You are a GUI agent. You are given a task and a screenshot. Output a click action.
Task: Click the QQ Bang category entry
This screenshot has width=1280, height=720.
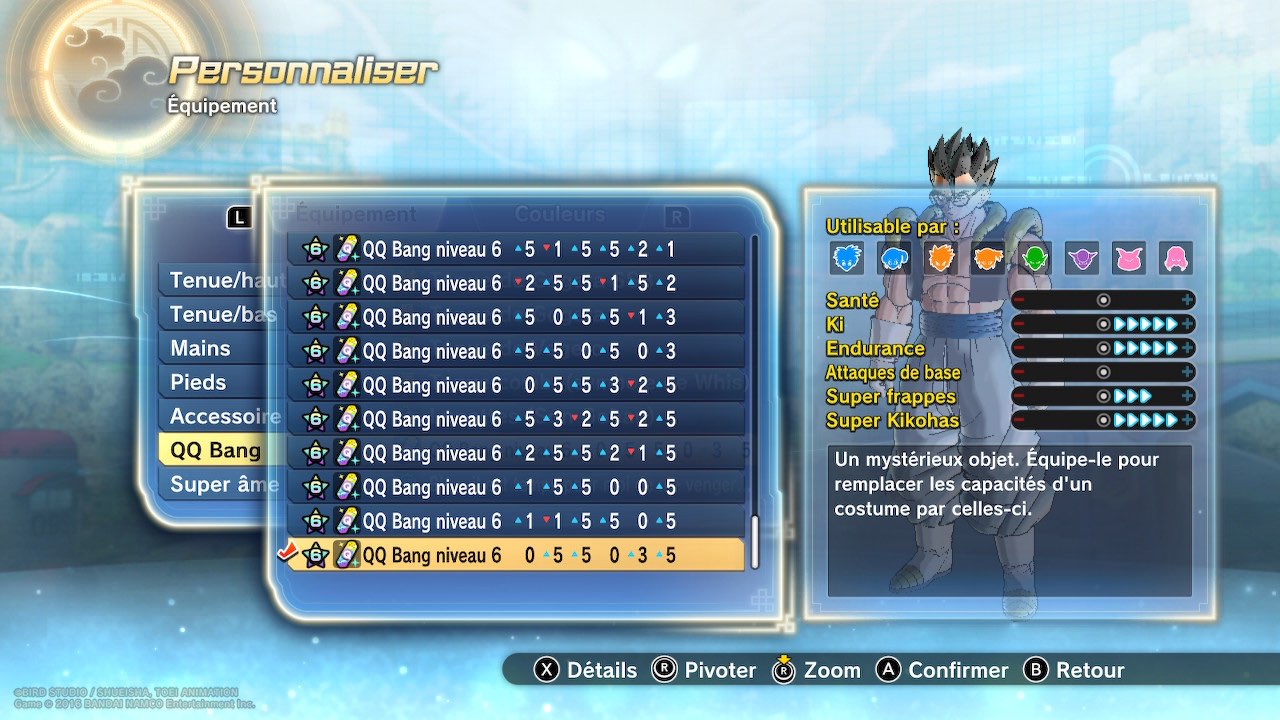pos(212,451)
